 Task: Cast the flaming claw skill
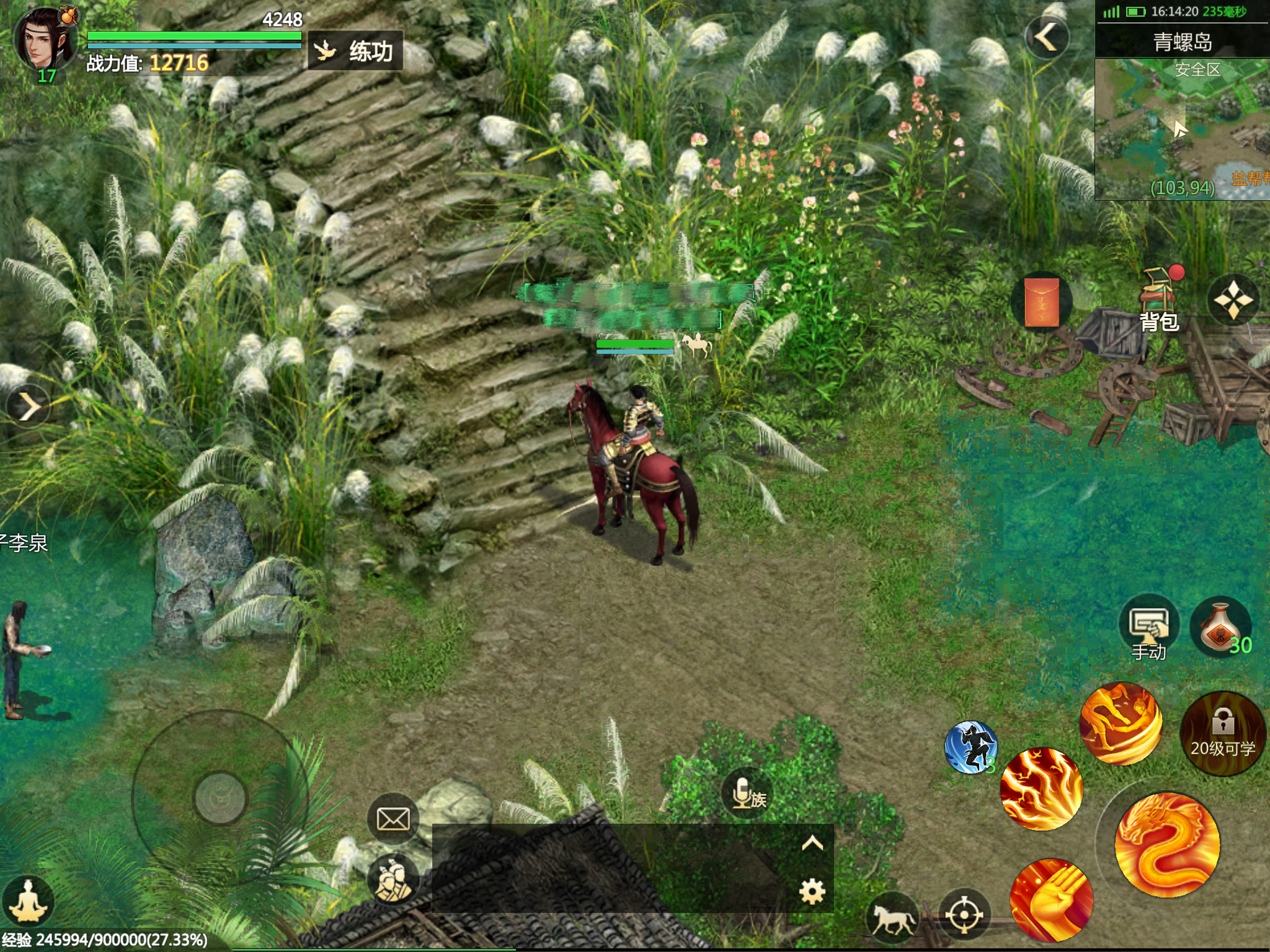pos(1042,788)
